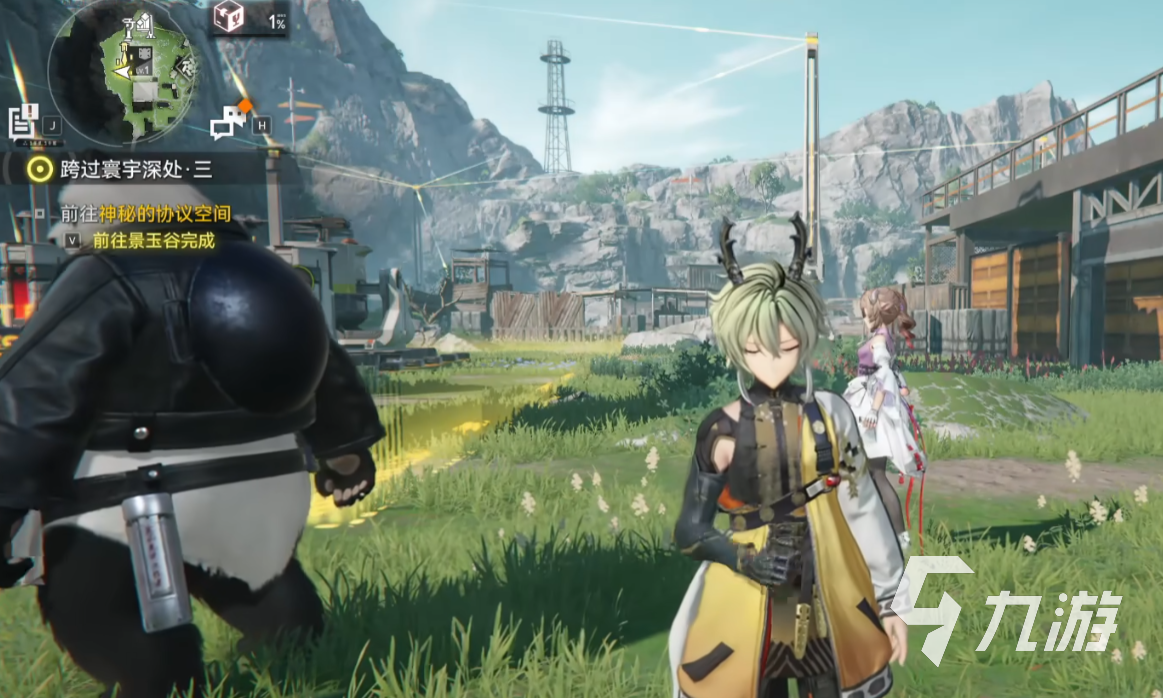
Task: Open the chat speech-bubble icon
Action: [x=229, y=121]
